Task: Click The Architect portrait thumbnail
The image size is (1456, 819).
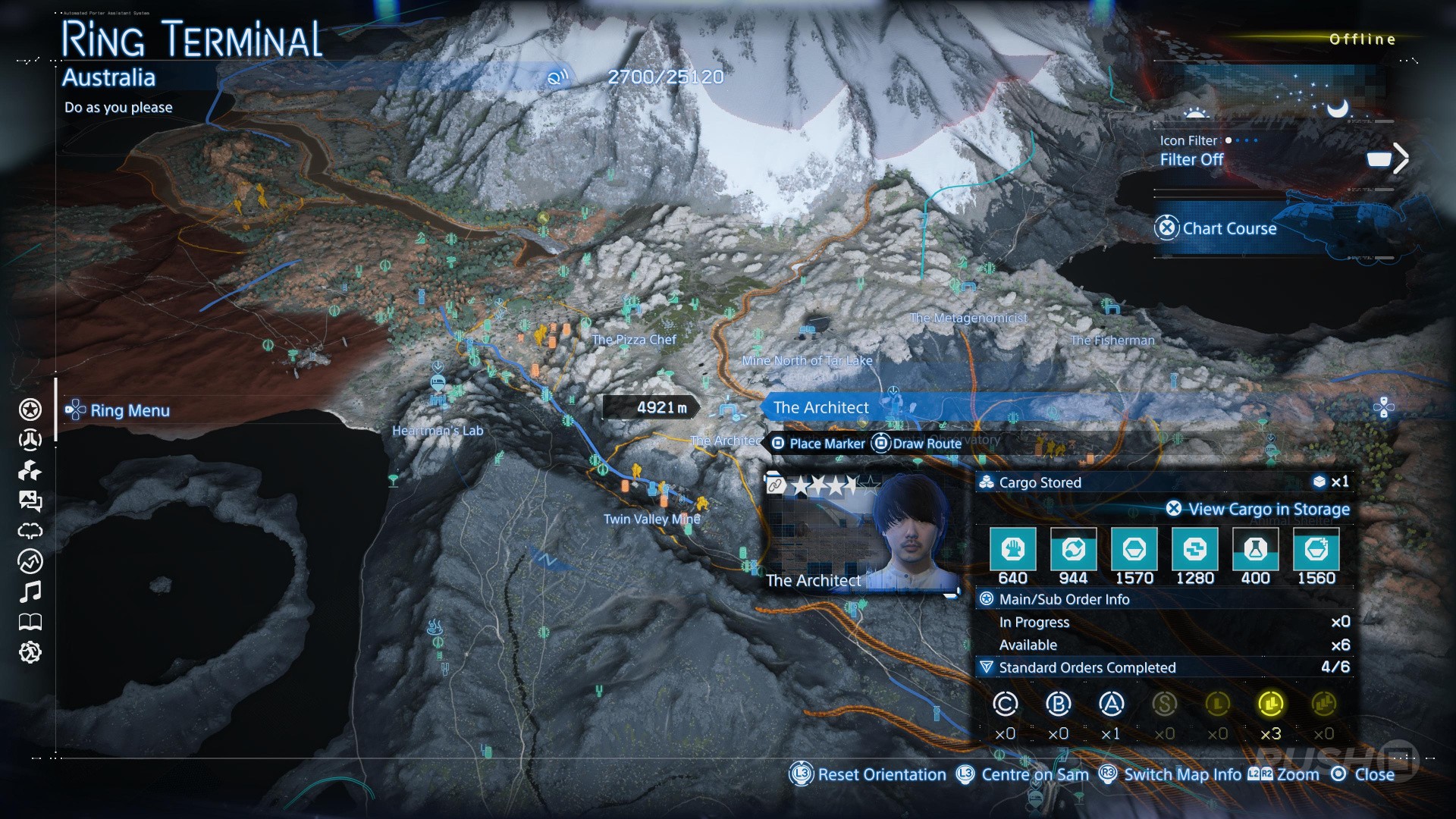Action: coord(862,532)
